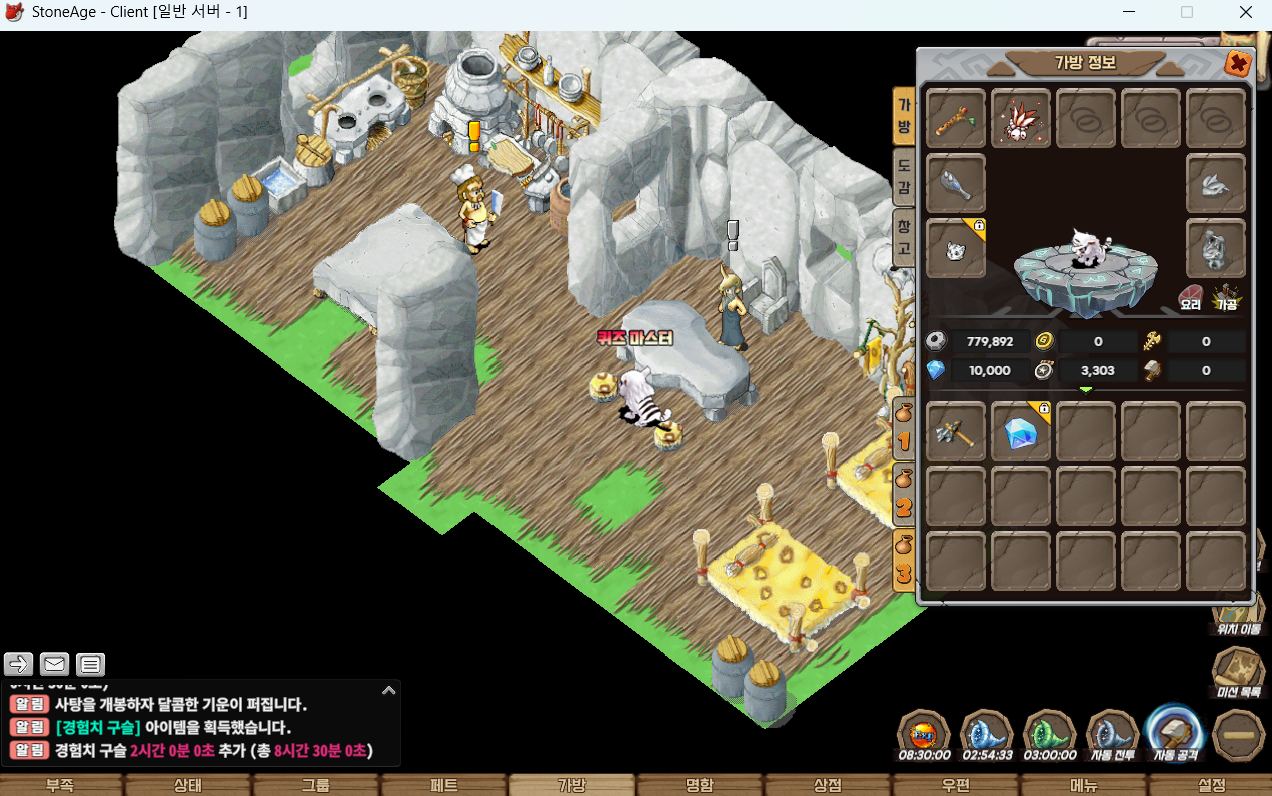Open the 펫 pet menu
The width and height of the screenshot is (1272, 796).
click(444, 785)
